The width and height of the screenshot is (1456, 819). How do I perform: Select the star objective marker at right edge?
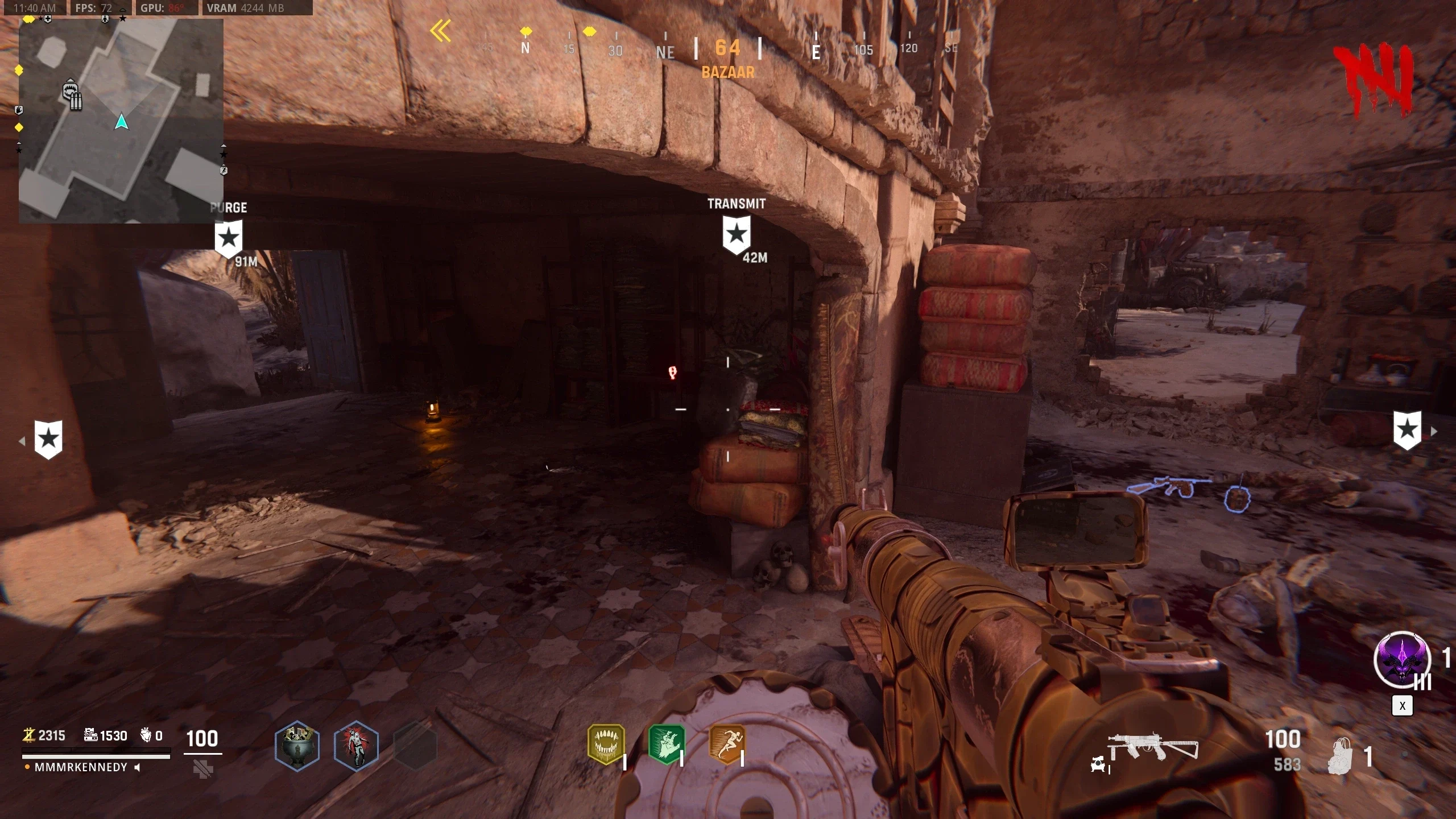pos(1408,430)
